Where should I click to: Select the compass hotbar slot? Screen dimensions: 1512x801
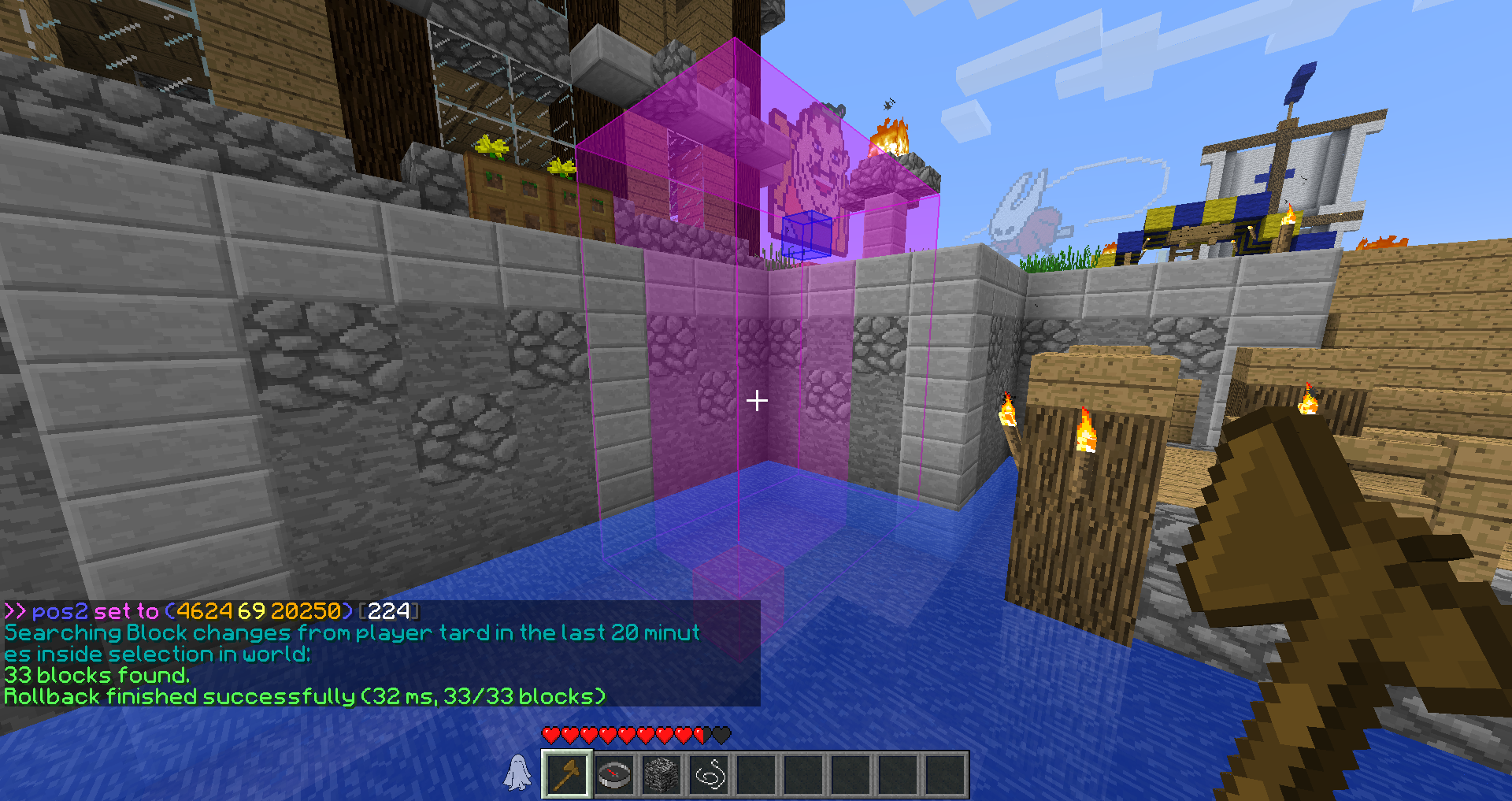pos(614,775)
